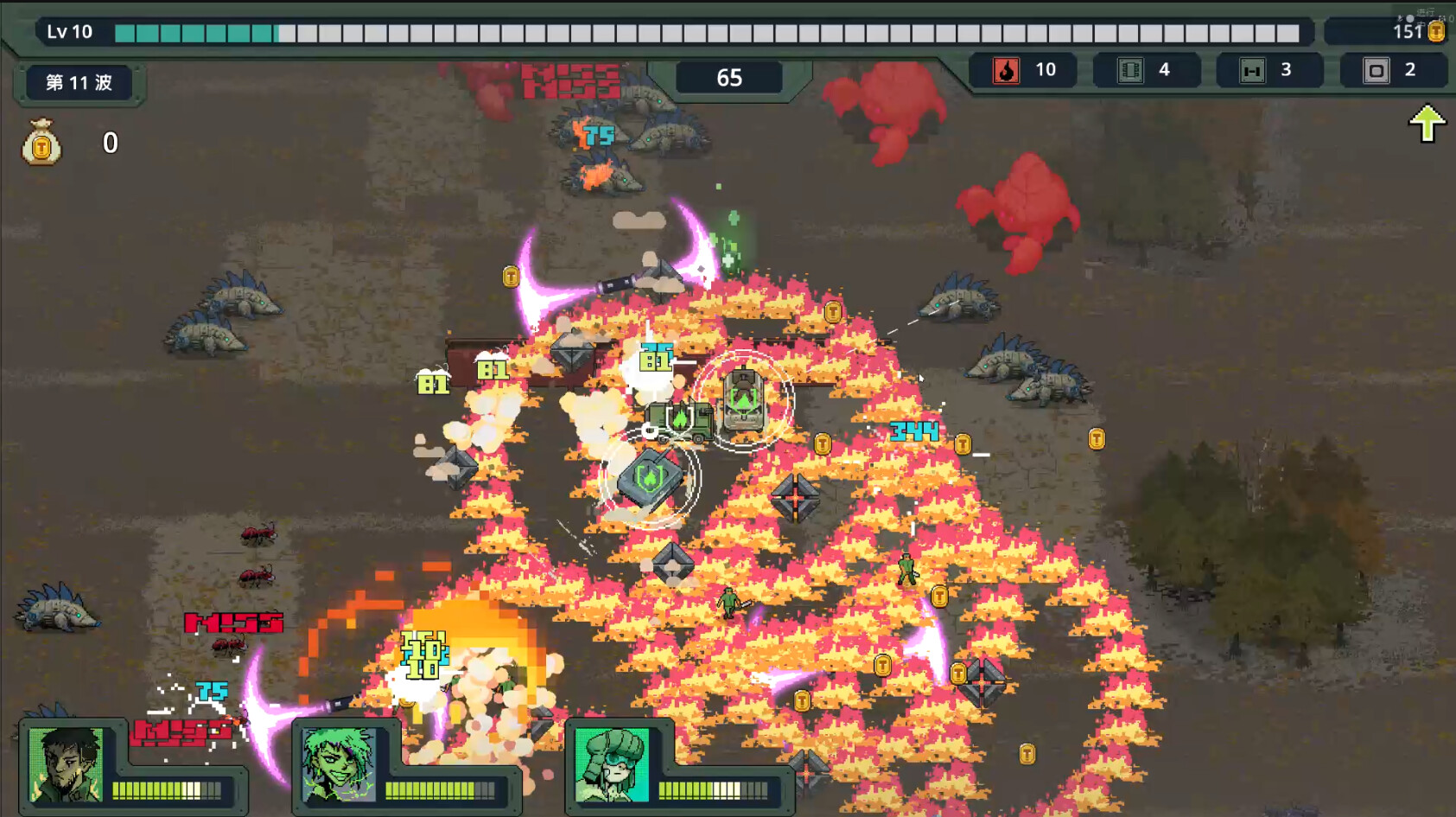Click the money bag icon showing 0

(x=41, y=144)
